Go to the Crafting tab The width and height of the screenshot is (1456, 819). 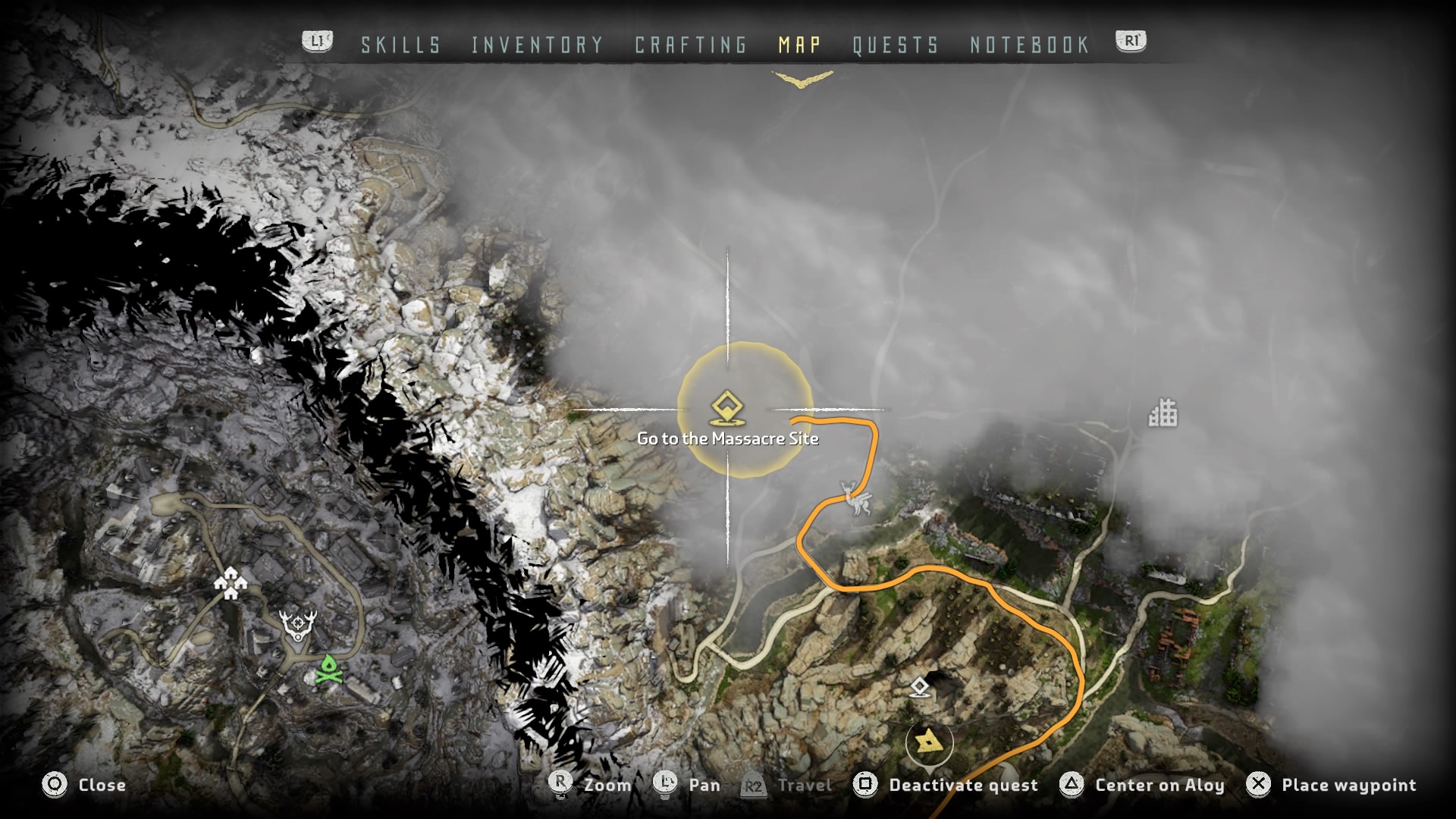tap(691, 45)
